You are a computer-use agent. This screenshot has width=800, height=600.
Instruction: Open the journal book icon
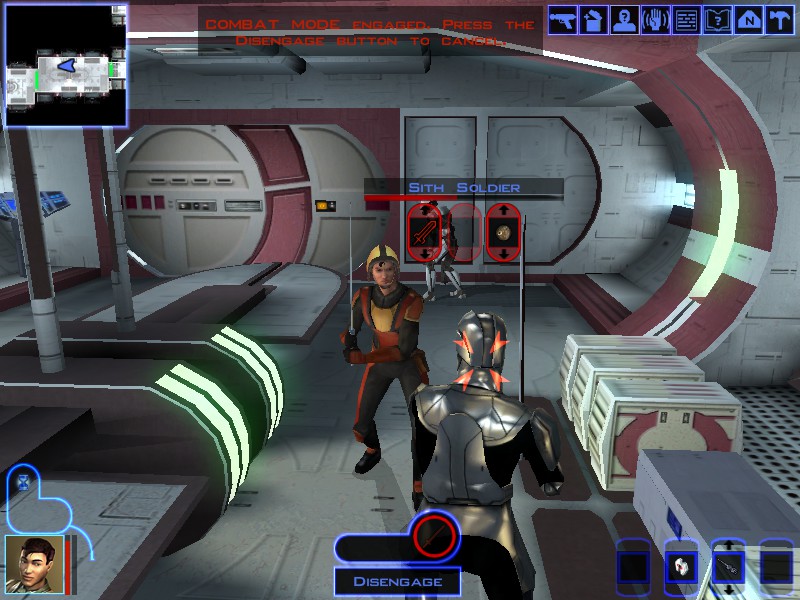[x=717, y=20]
